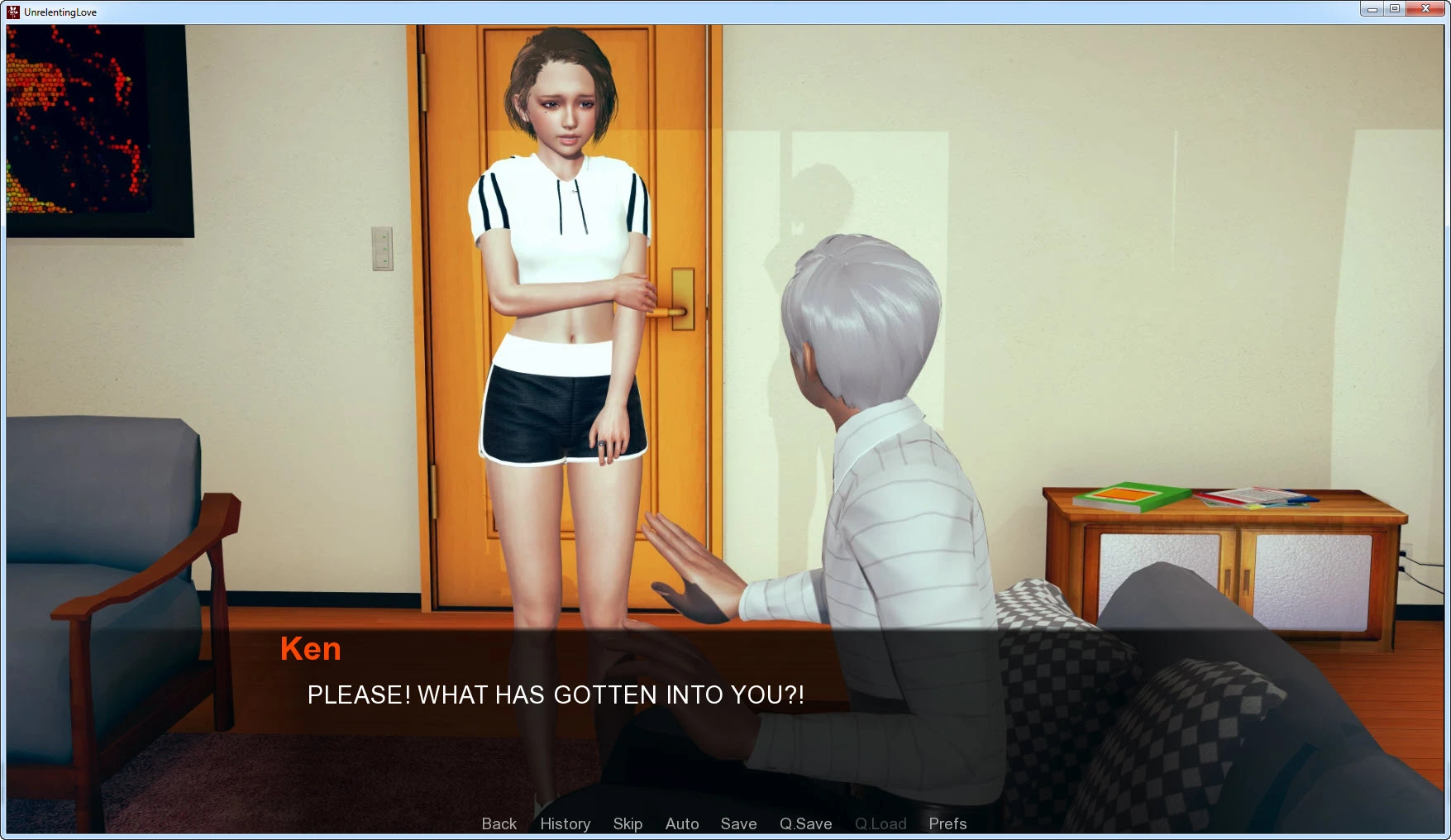Open the Save game screen
The image size is (1451, 840).
coord(738,823)
